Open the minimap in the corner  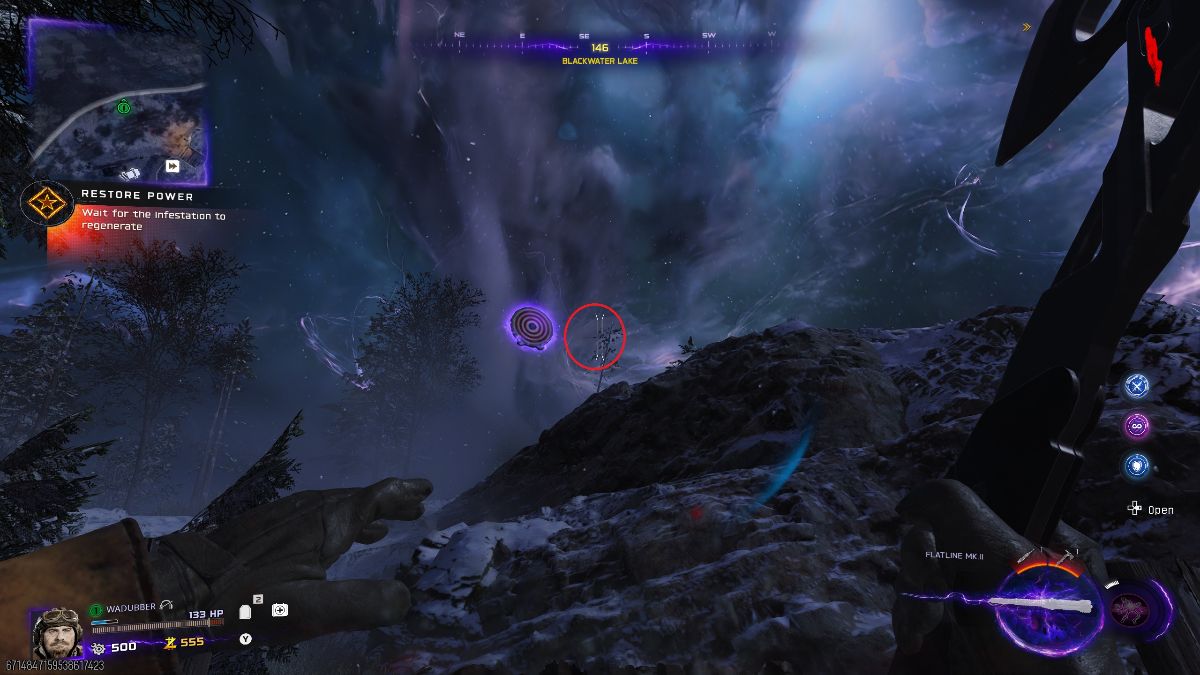[x=117, y=103]
